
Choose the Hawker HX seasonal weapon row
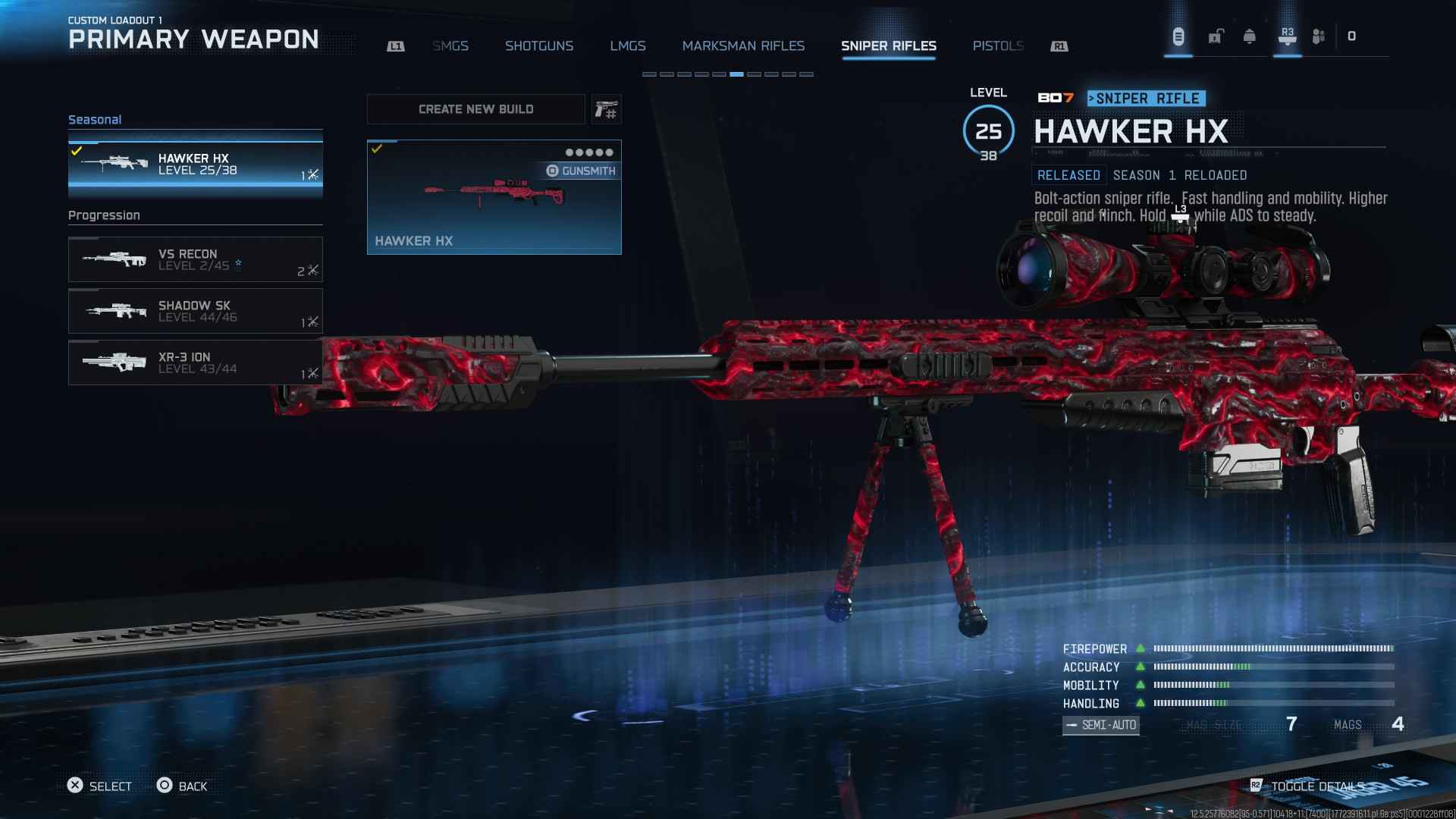coord(195,165)
